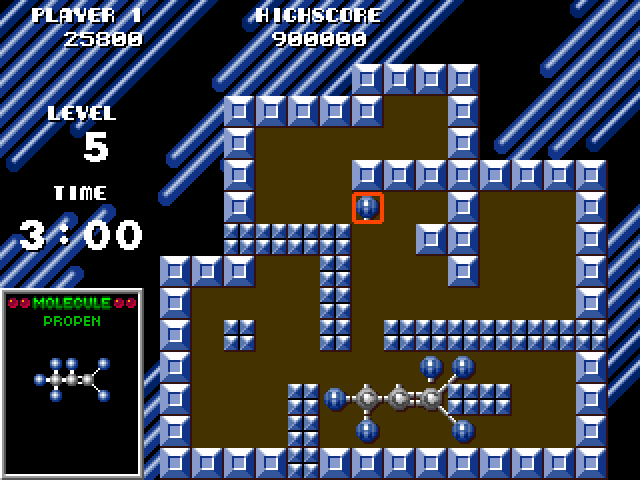
Task: Select the hydrogen atom with a rightward bond
Action: [x=336, y=399]
